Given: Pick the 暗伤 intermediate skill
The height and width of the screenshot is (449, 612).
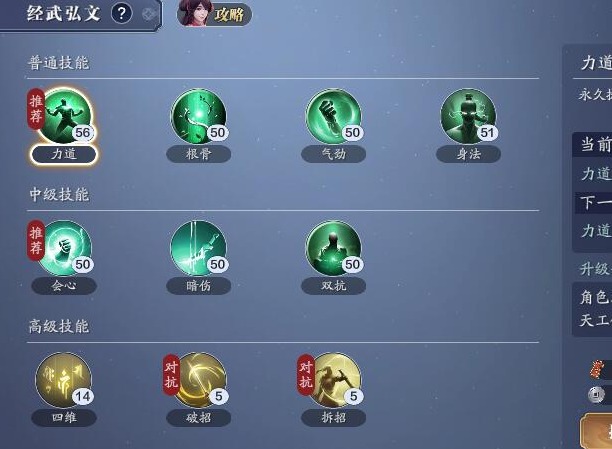Looking at the screenshot, I should pyautogui.click(x=198, y=248).
